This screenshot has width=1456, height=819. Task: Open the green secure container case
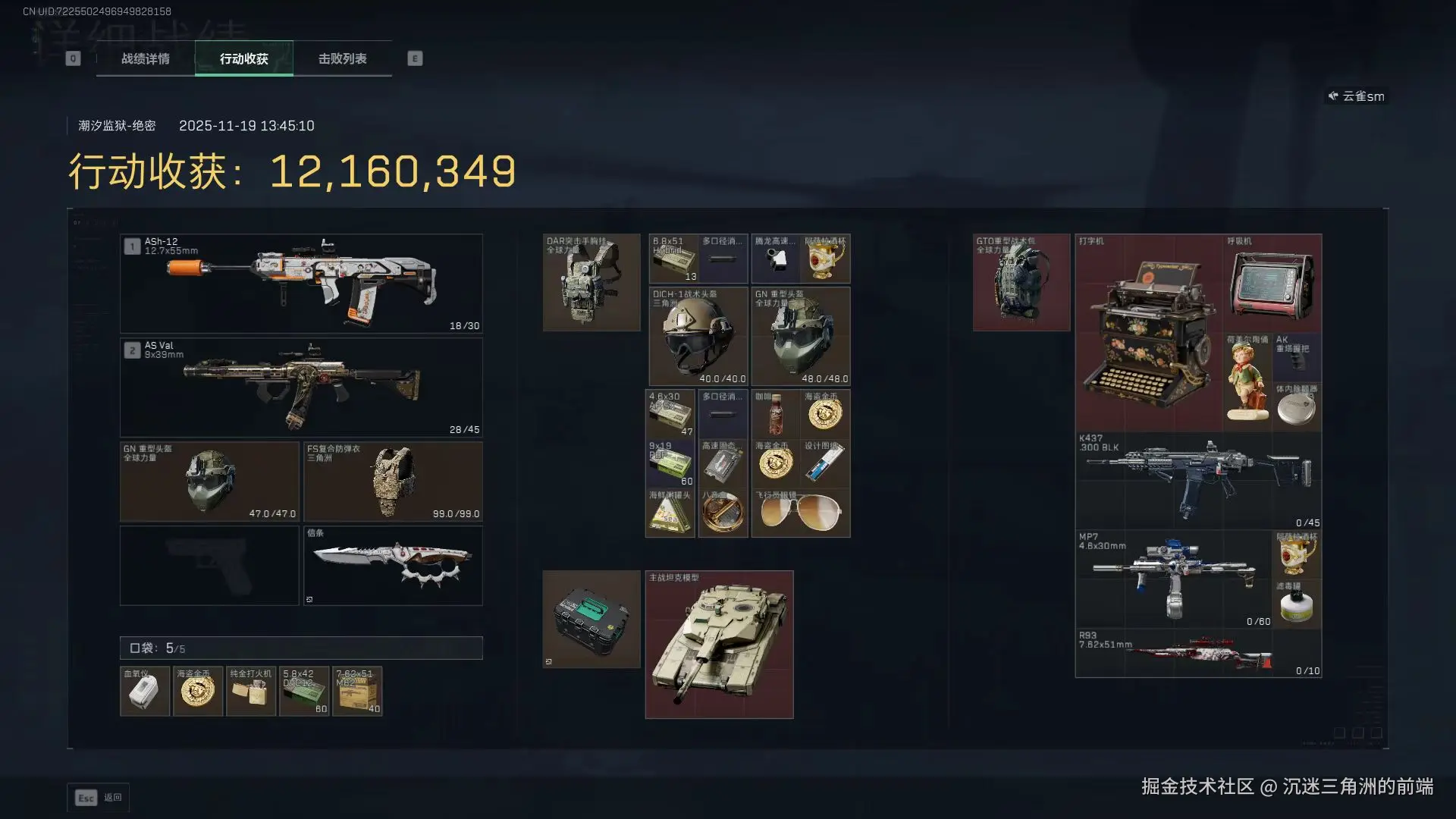pyautogui.click(x=591, y=619)
